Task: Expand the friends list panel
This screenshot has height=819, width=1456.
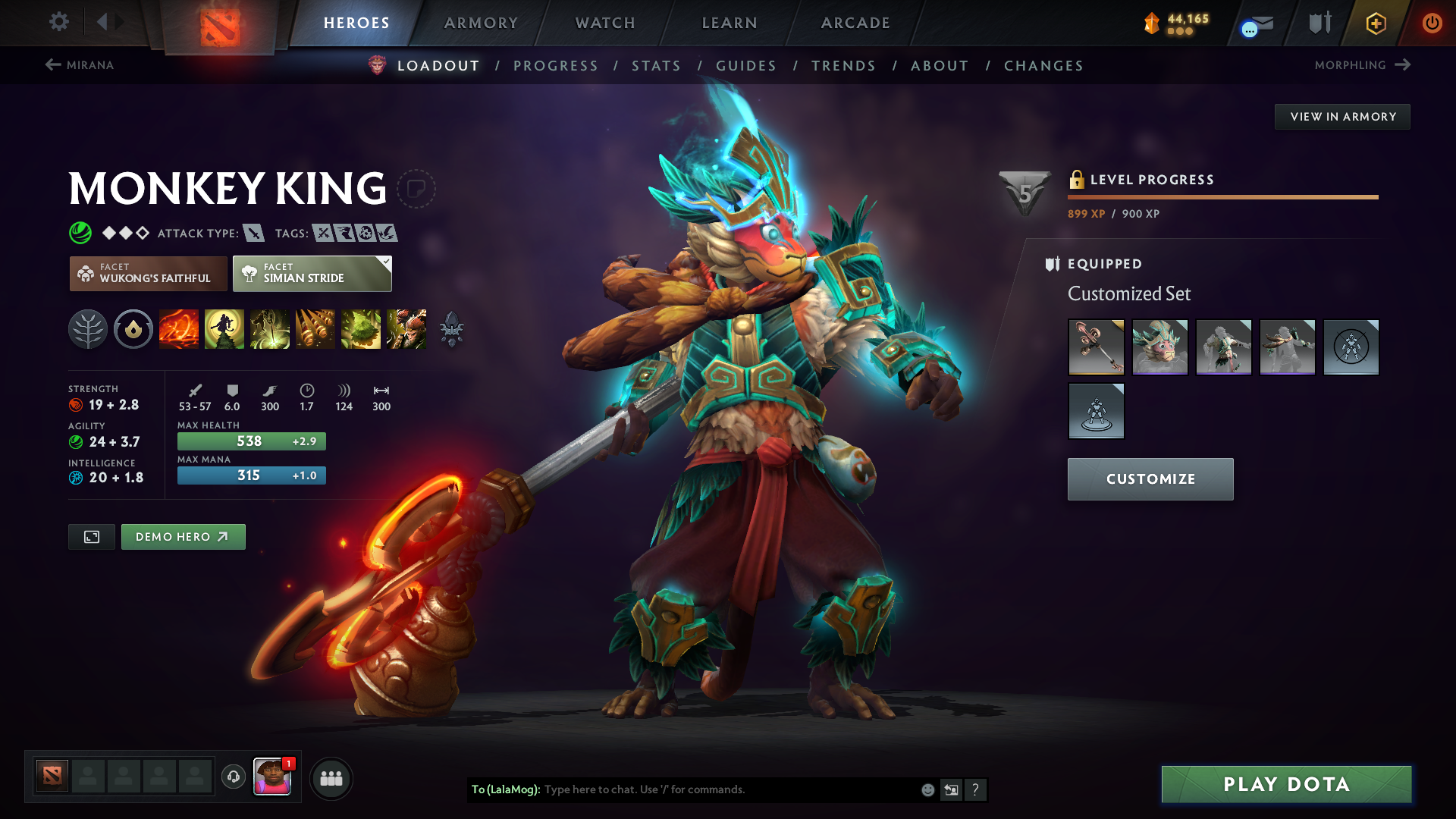Action: pyautogui.click(x=331, y=777)
